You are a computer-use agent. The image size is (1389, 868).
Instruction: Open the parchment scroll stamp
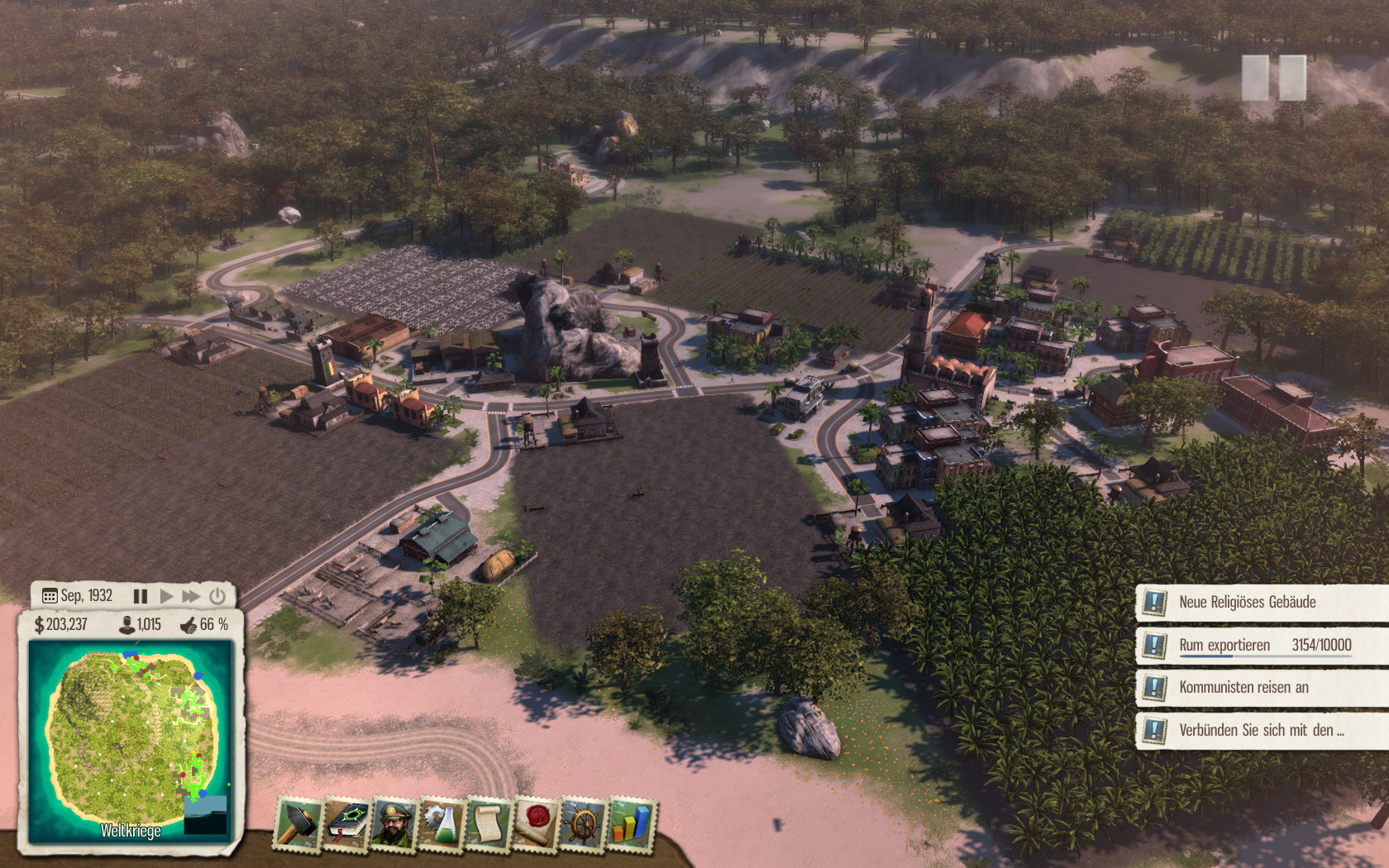(489, 823)
